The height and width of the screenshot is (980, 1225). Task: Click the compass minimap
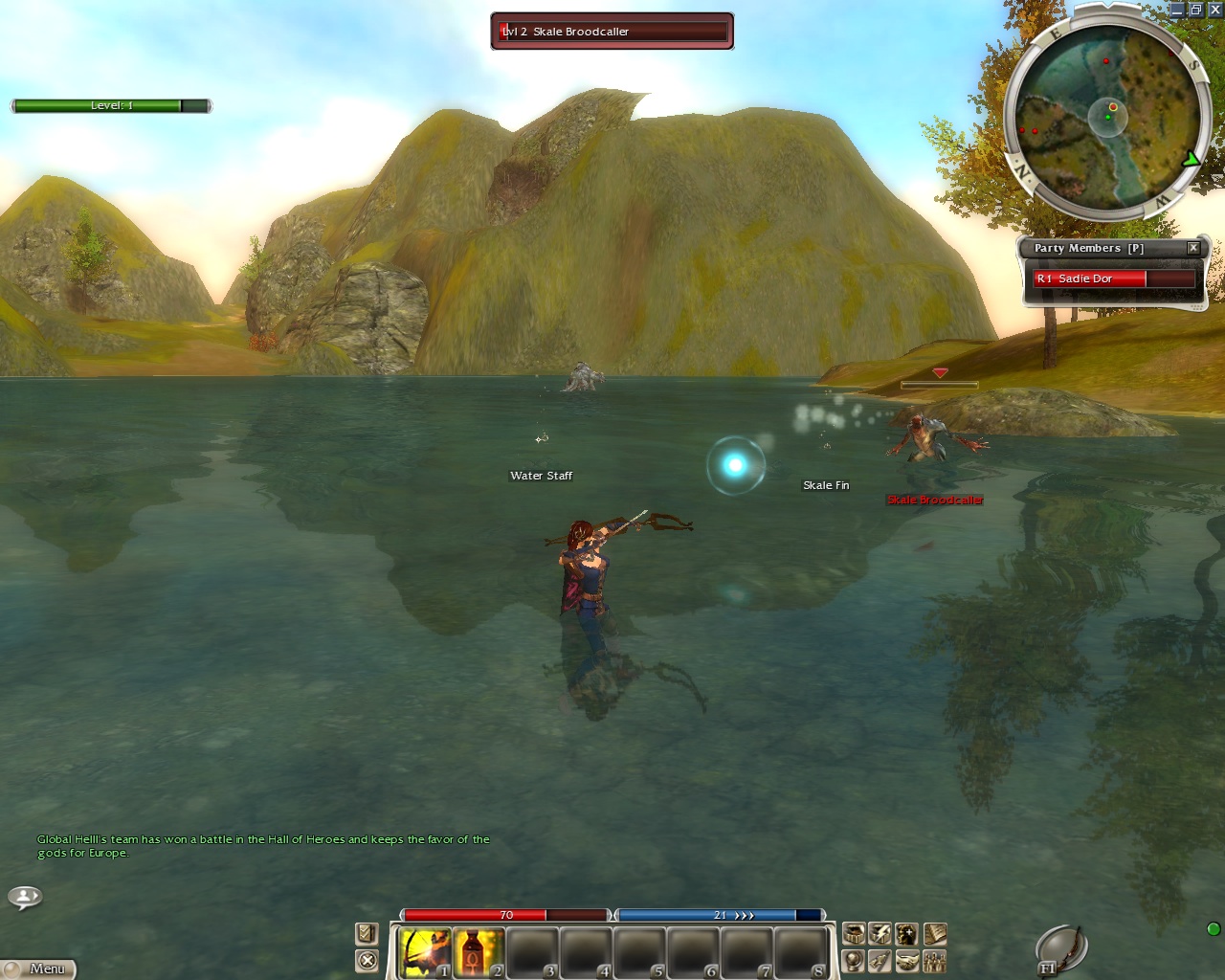coord(1107,117)
